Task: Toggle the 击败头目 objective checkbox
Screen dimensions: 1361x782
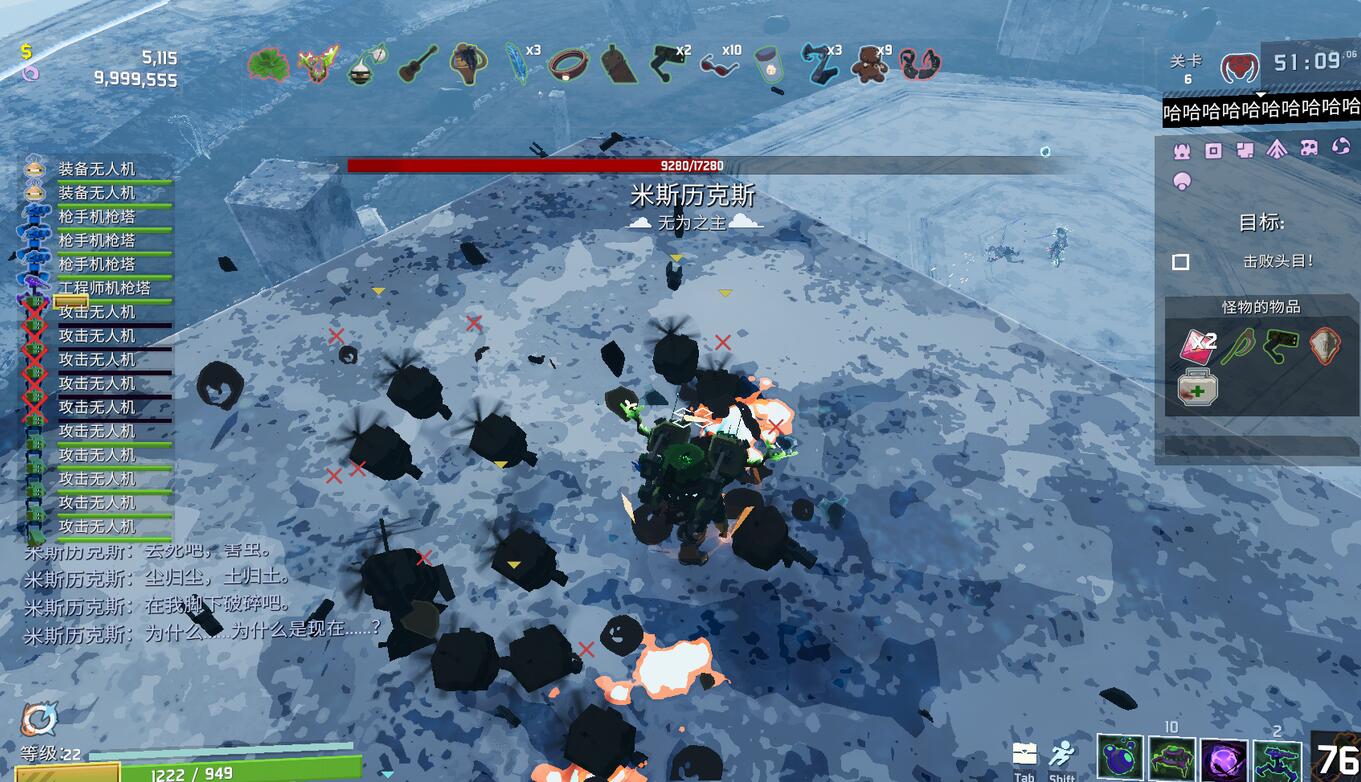Action: pos(1181,262)
